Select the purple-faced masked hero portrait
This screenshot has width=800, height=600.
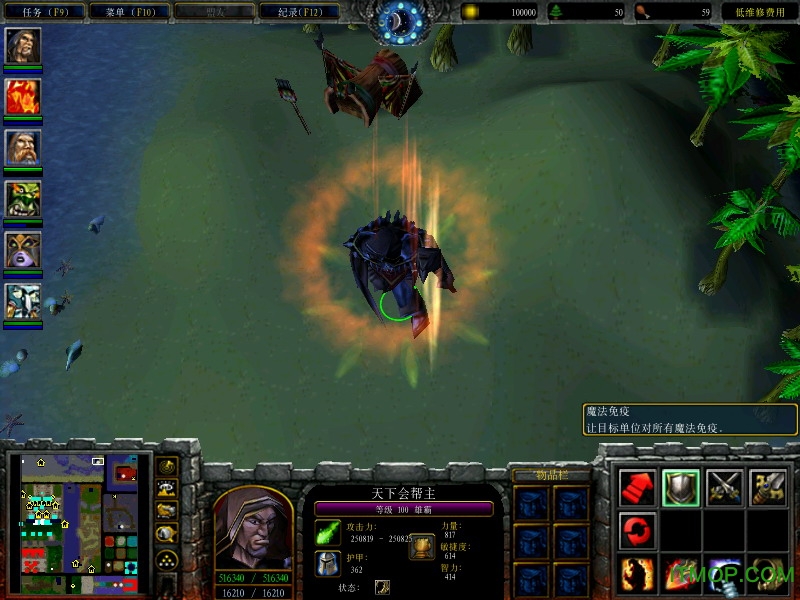(x=22, y=250)
